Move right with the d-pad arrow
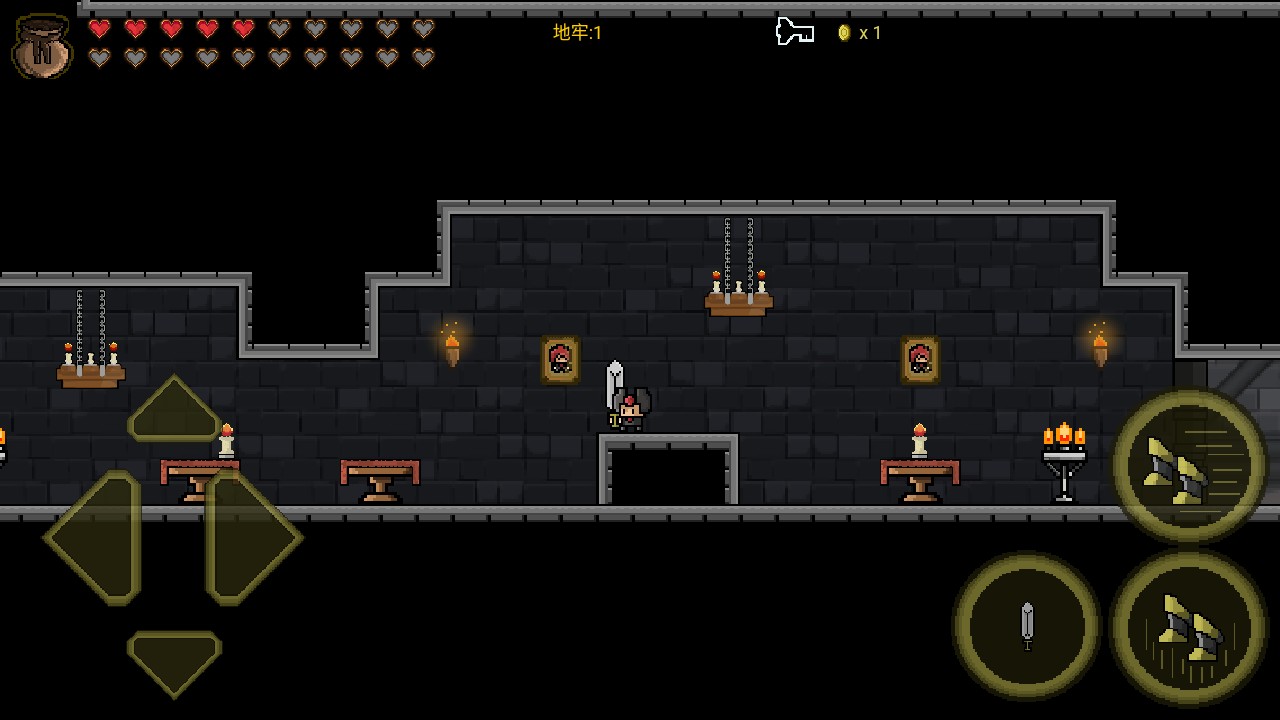Image resolution: width=1280 pixels, height=720 pixels. click(252, 537)
